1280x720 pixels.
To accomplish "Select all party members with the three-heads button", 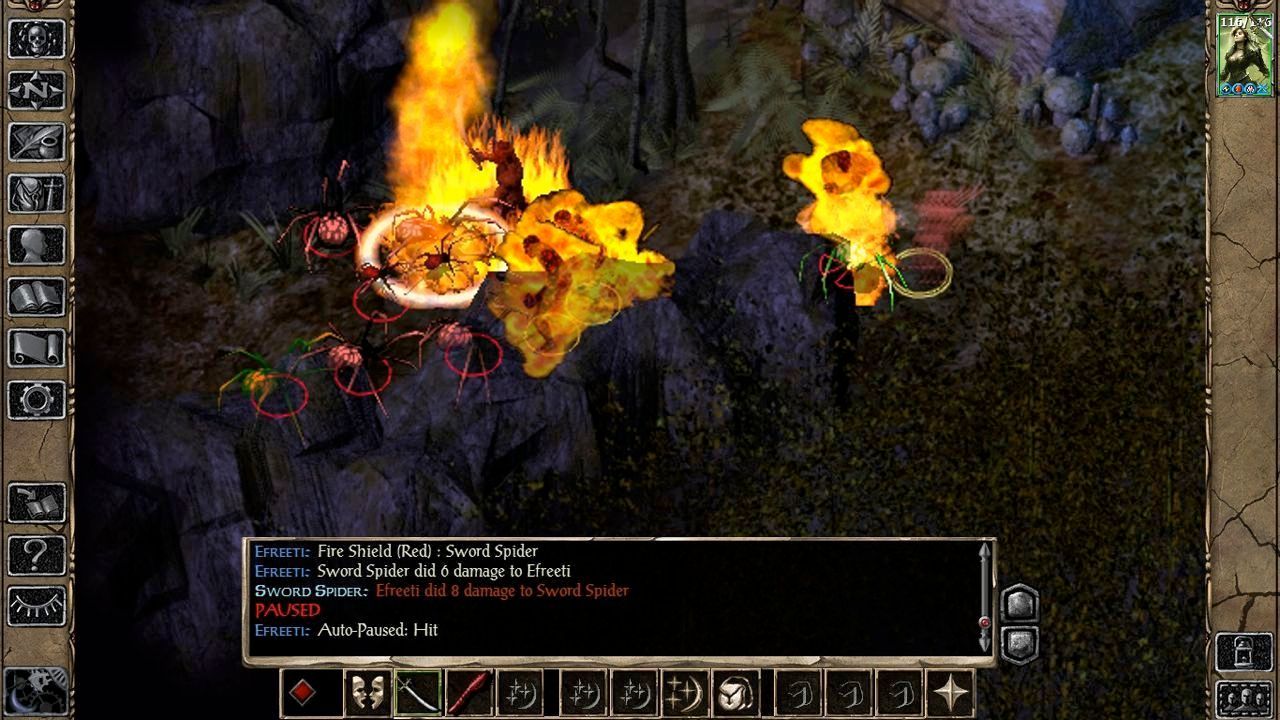I will tap(1244, 698).
